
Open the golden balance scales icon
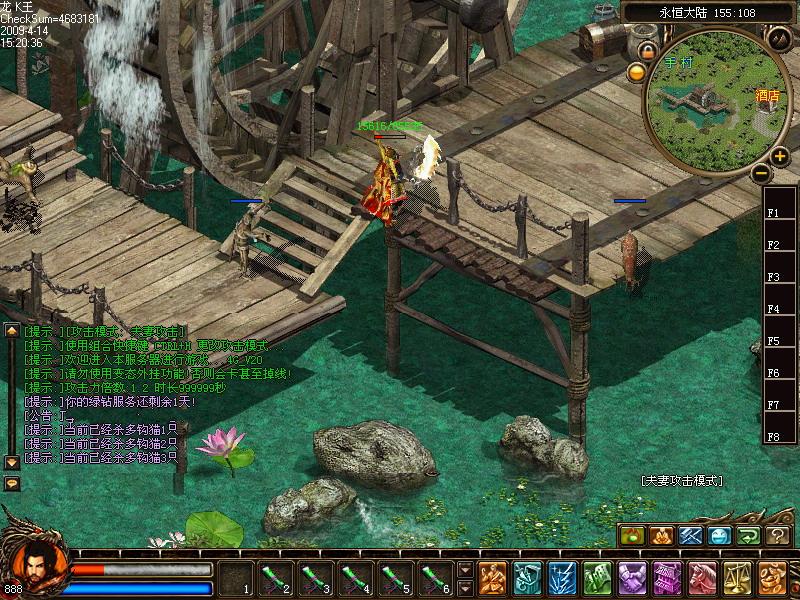click(737, 578)
